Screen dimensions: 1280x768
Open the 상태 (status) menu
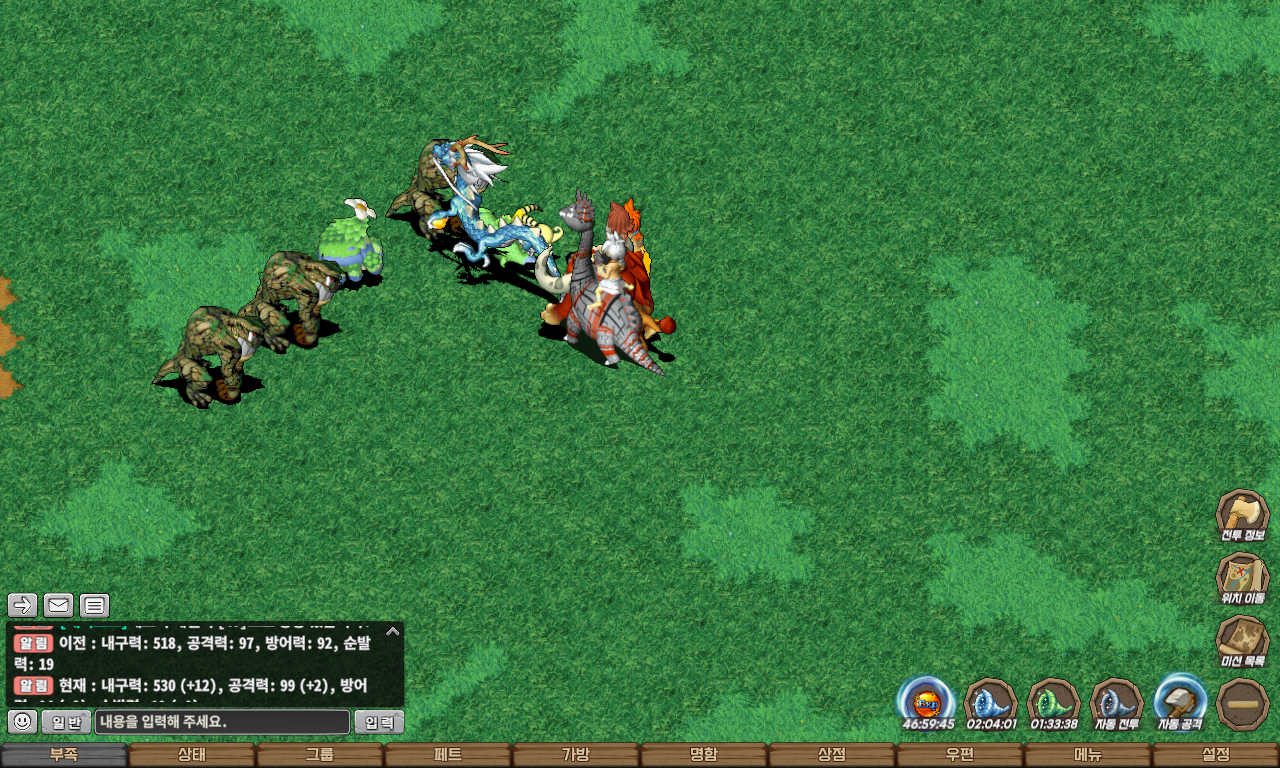tap(192, 755)
